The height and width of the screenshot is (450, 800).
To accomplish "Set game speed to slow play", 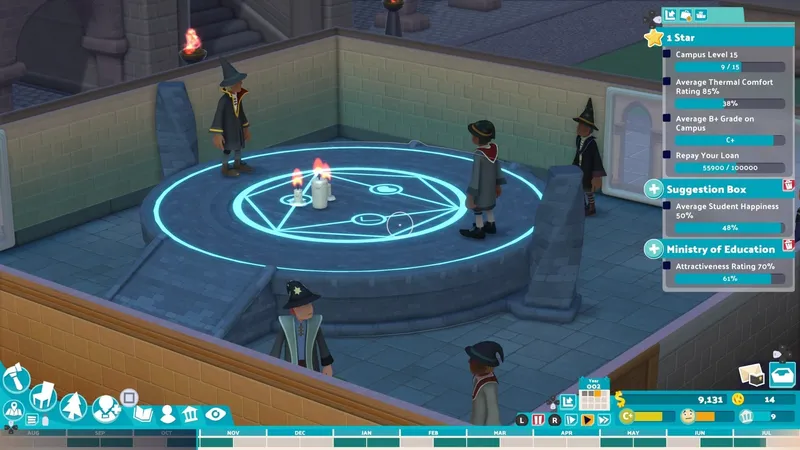I will [x=571, y=420].
